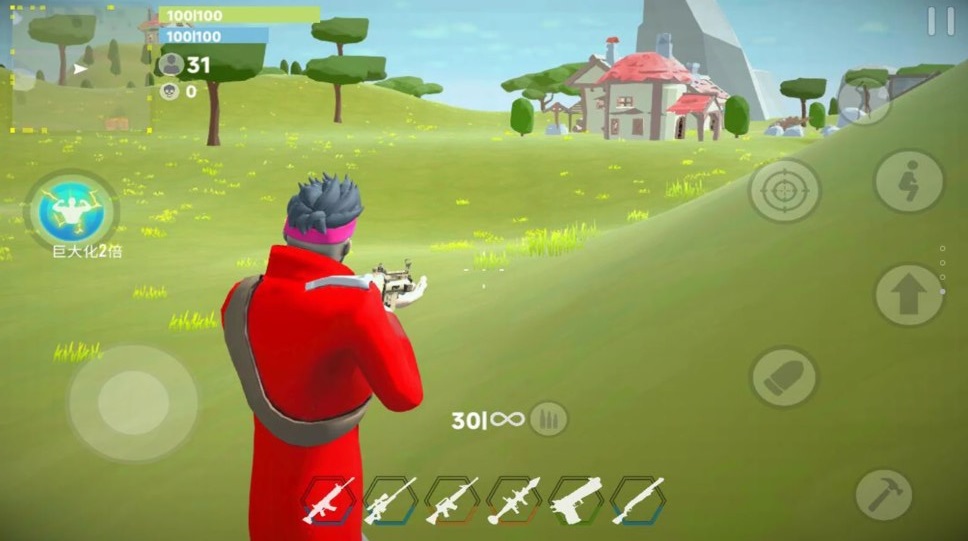Tap the crosshair aim button
Image resolution: width=968 pixels, height=541 pixels.
point(785,190)
